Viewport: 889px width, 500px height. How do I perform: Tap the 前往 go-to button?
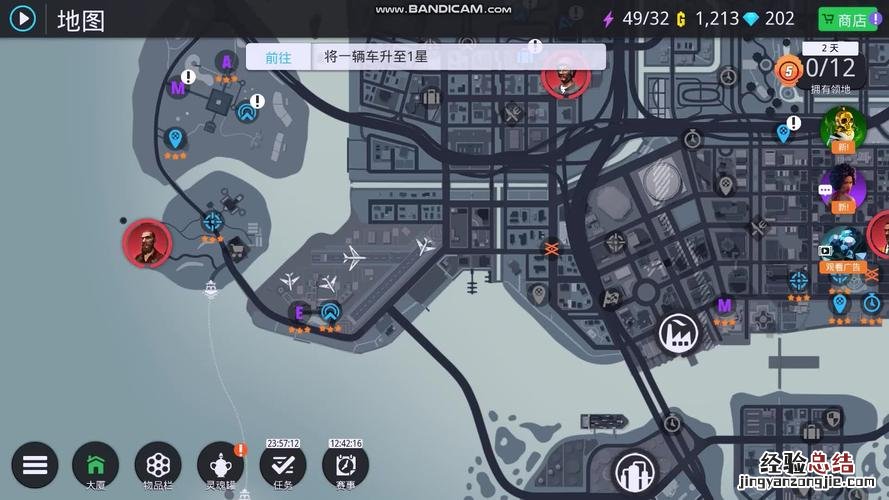(278, 57)
